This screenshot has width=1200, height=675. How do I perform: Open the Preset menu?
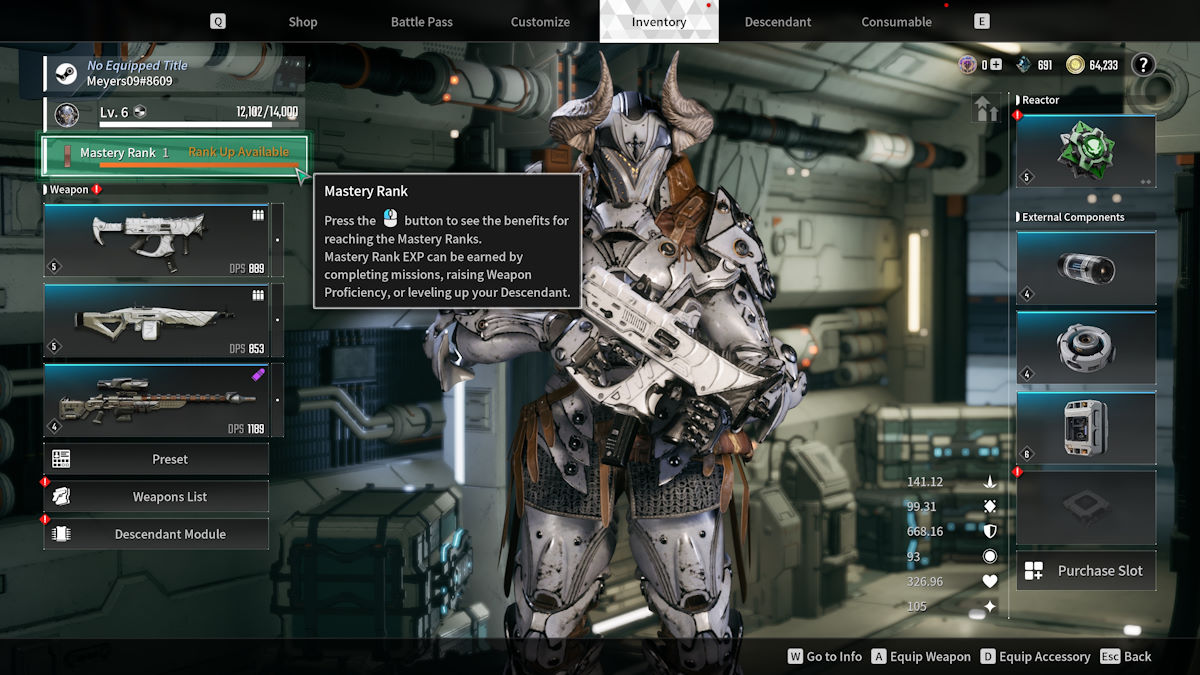pos(169,459)
